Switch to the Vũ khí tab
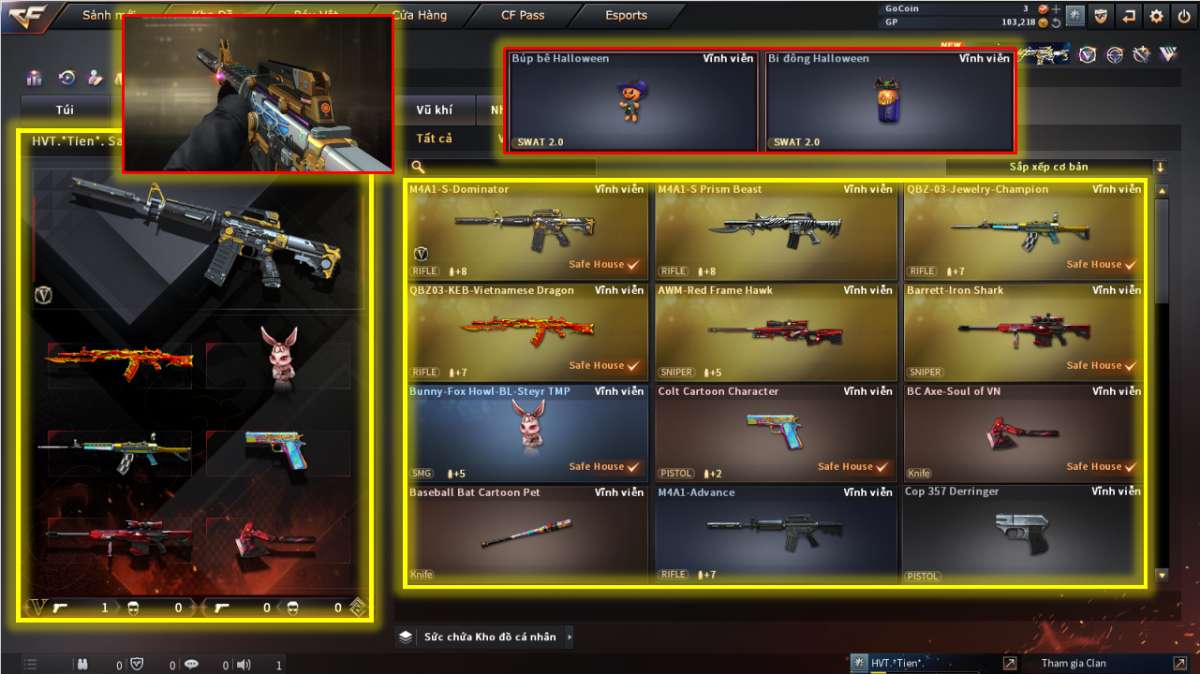Viewport: 1200px width, 674px height. click(433, 110)
